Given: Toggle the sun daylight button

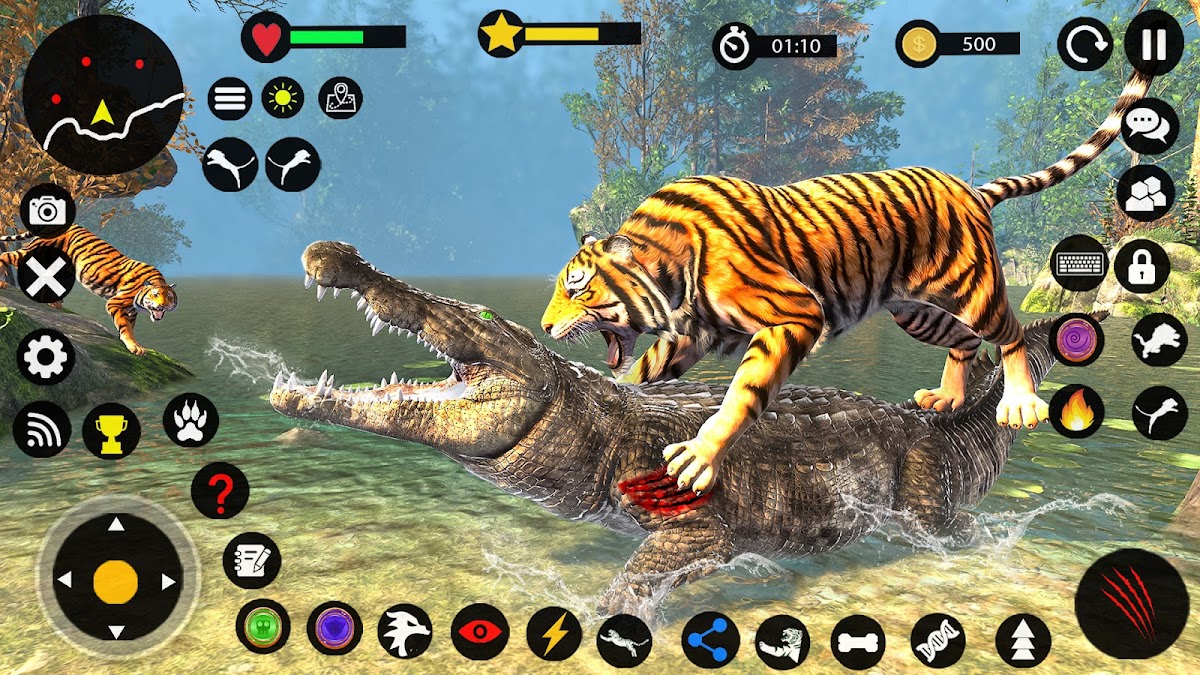Looking at the screenshot, I should click(283, 98).
